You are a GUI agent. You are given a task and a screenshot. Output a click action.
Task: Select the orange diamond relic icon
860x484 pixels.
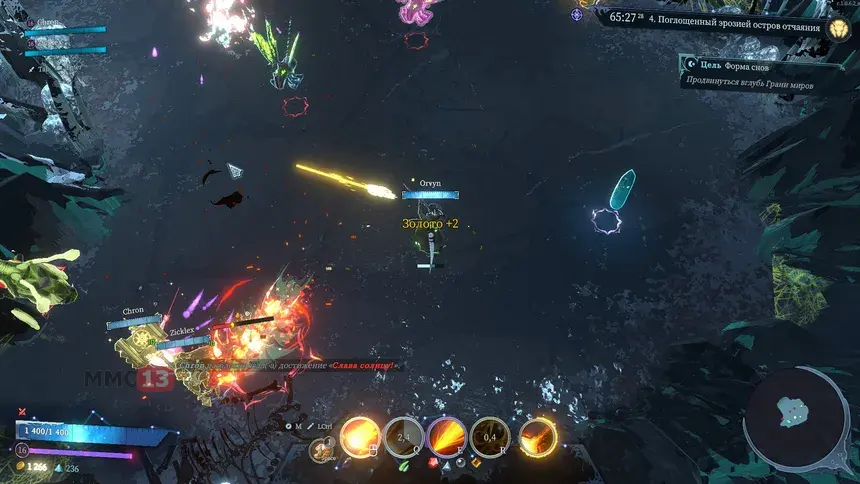pyautogui.click(x=476, y=463)
